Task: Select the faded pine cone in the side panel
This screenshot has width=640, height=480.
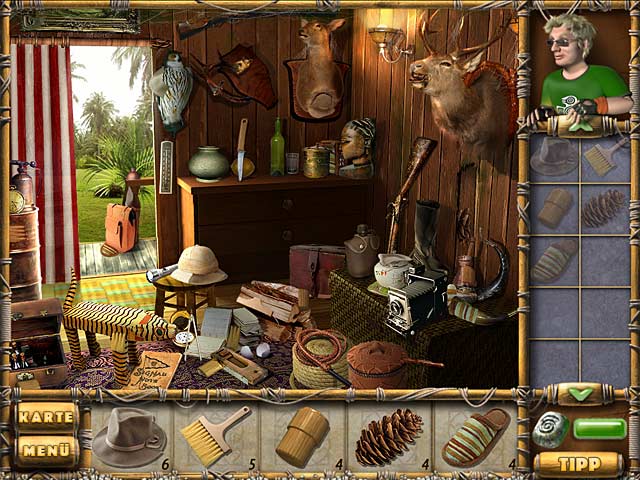Action: pos(604,208)
